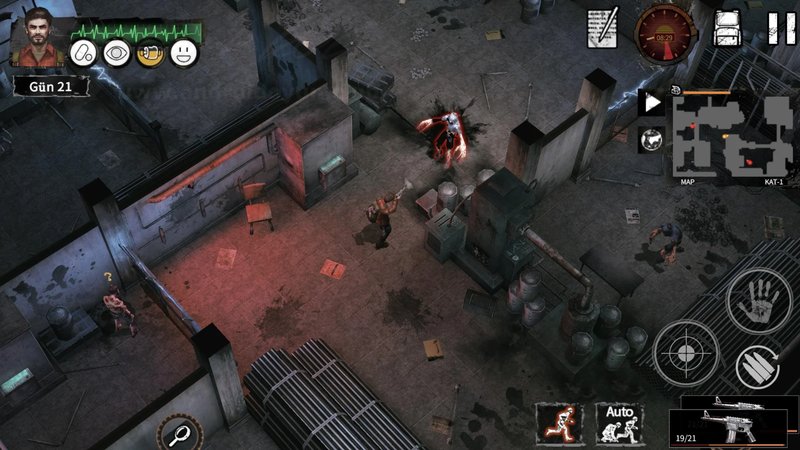Check the pill health status icon

85,52
